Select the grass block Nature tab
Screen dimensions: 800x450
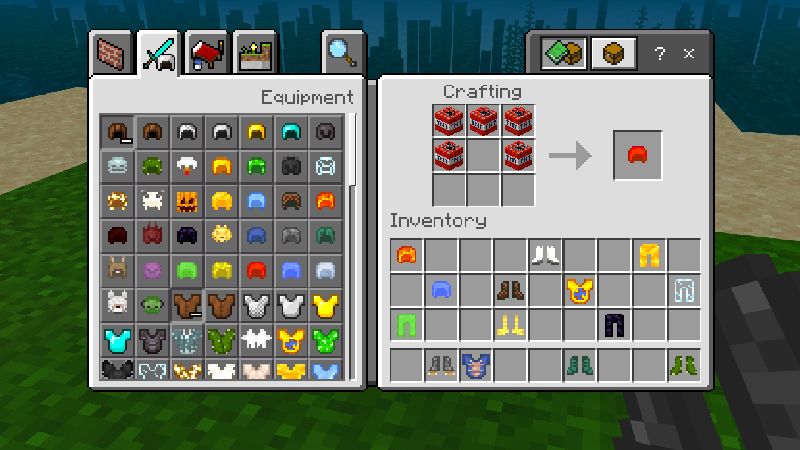pos(255,51)
